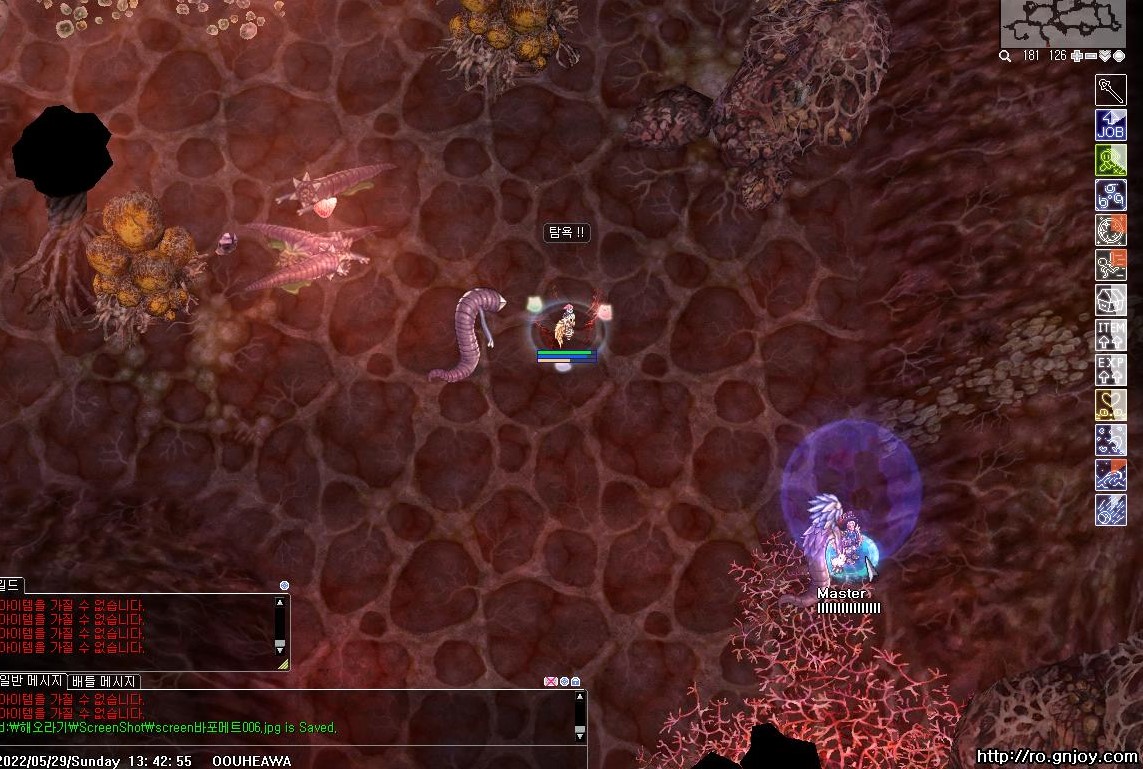Image resolution: width=1143 pixels, height=769 pixels.
Task: Zoom out the minimap with minus button
Action: point(1091,56)
